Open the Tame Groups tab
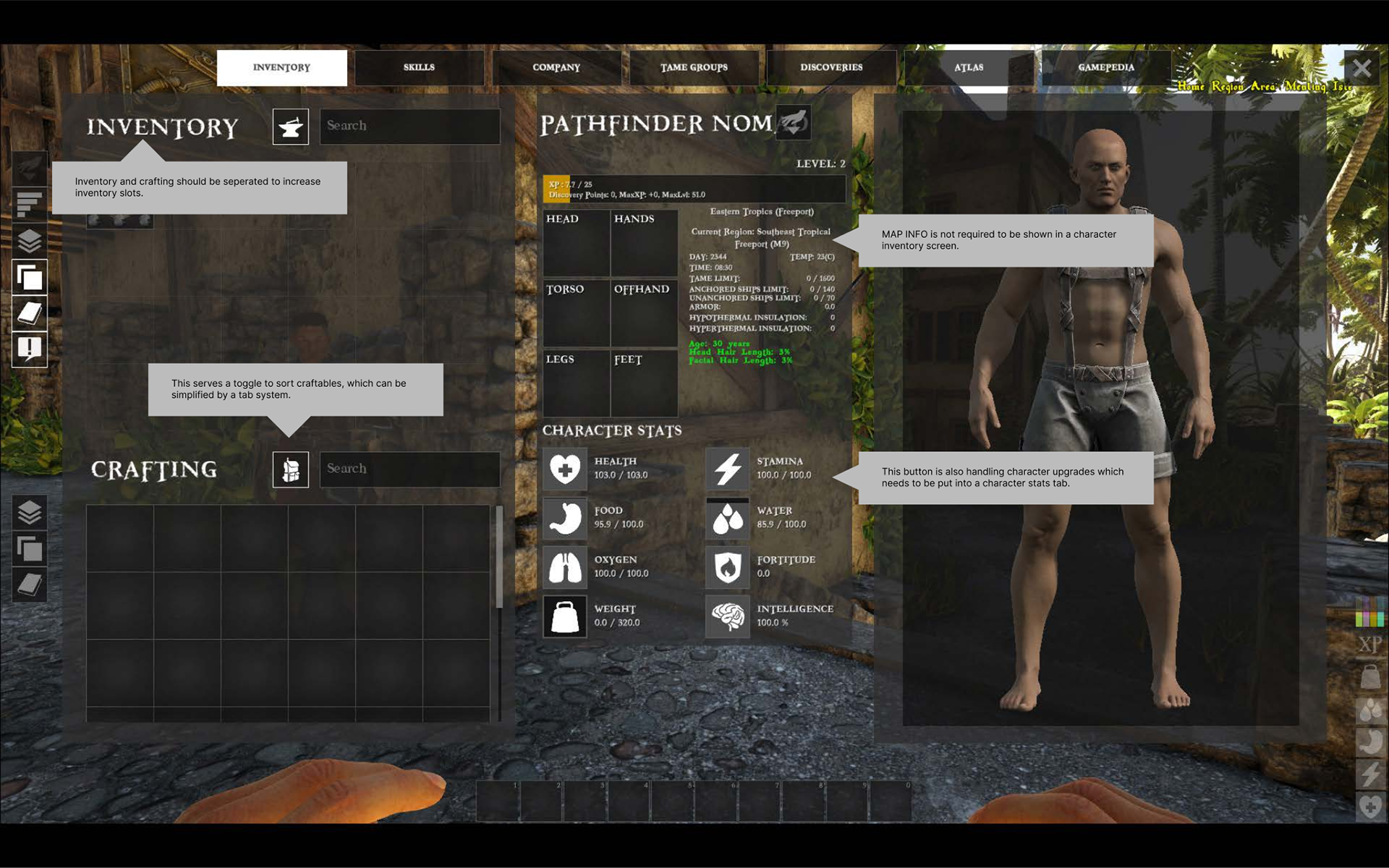 click(x=694, y=67)
